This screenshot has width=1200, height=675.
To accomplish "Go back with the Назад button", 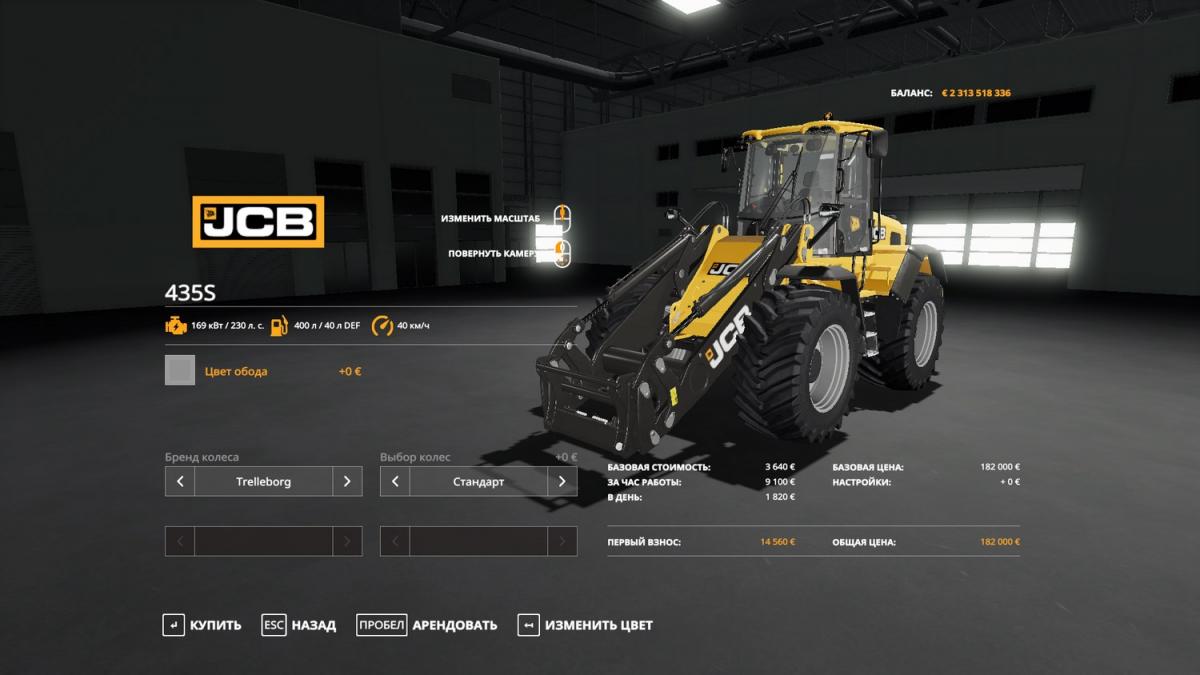I will 299,625.
